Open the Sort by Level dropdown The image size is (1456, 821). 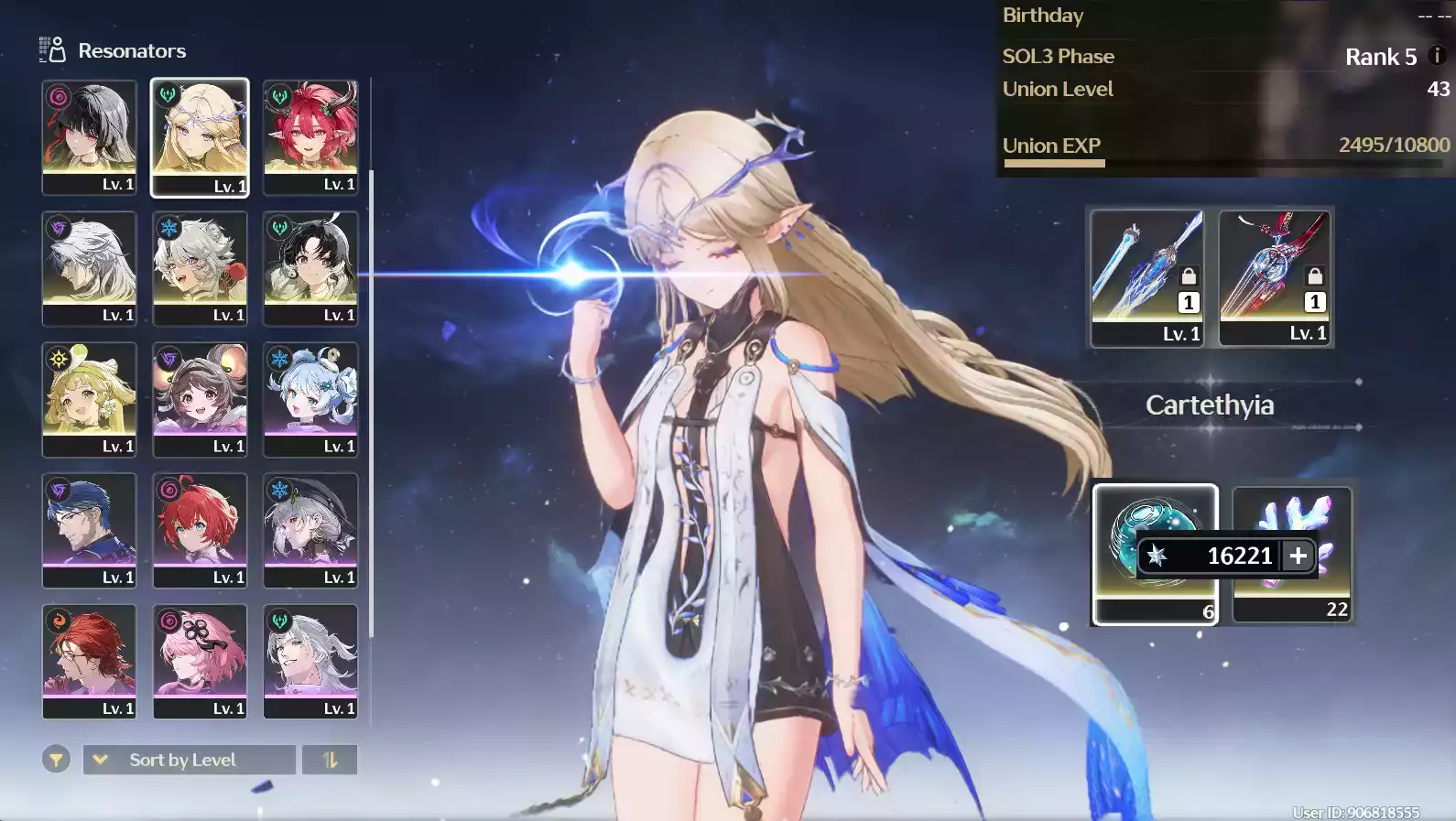click(190, 760)
